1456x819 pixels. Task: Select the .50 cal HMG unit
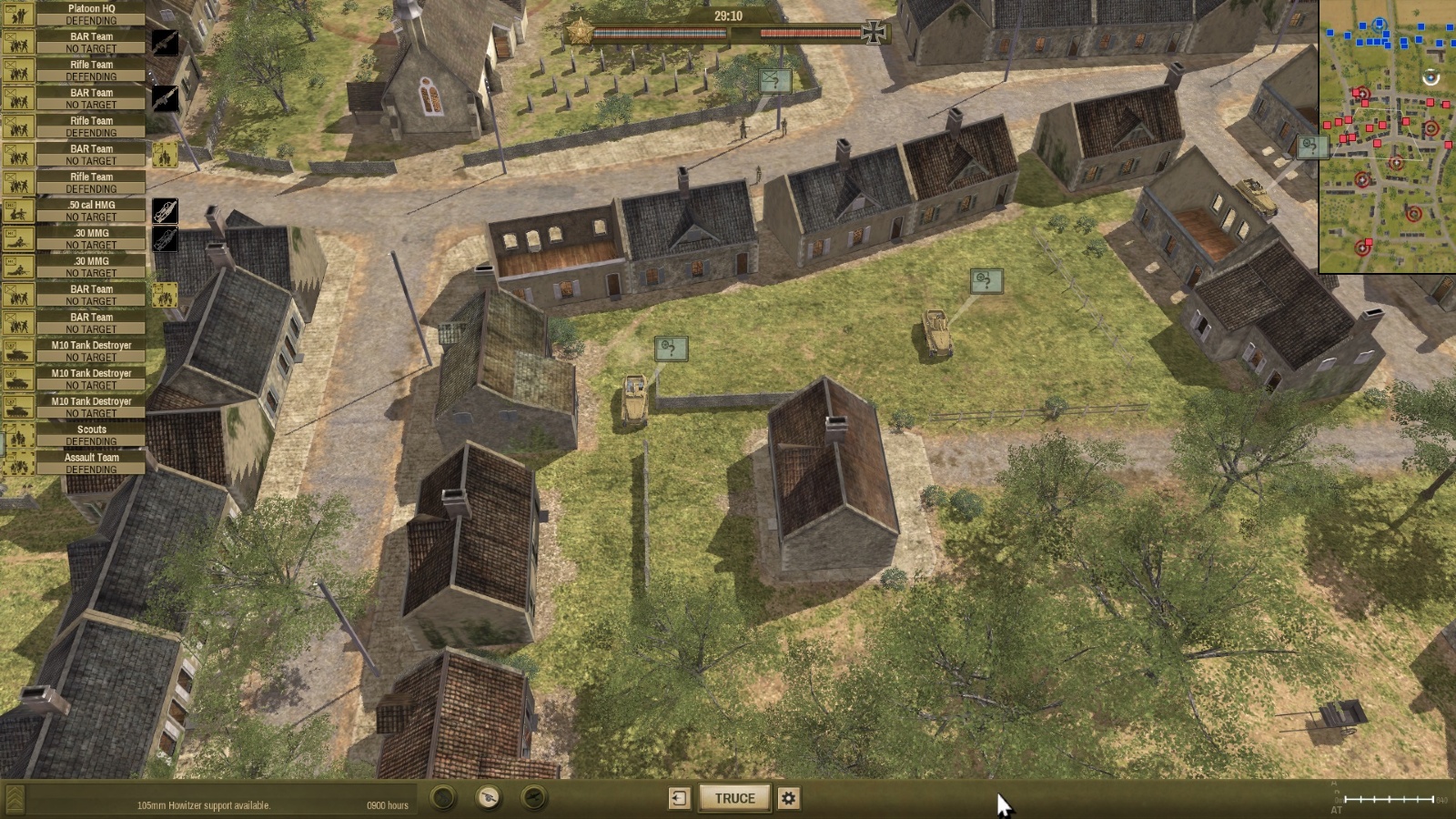point(91,210)
